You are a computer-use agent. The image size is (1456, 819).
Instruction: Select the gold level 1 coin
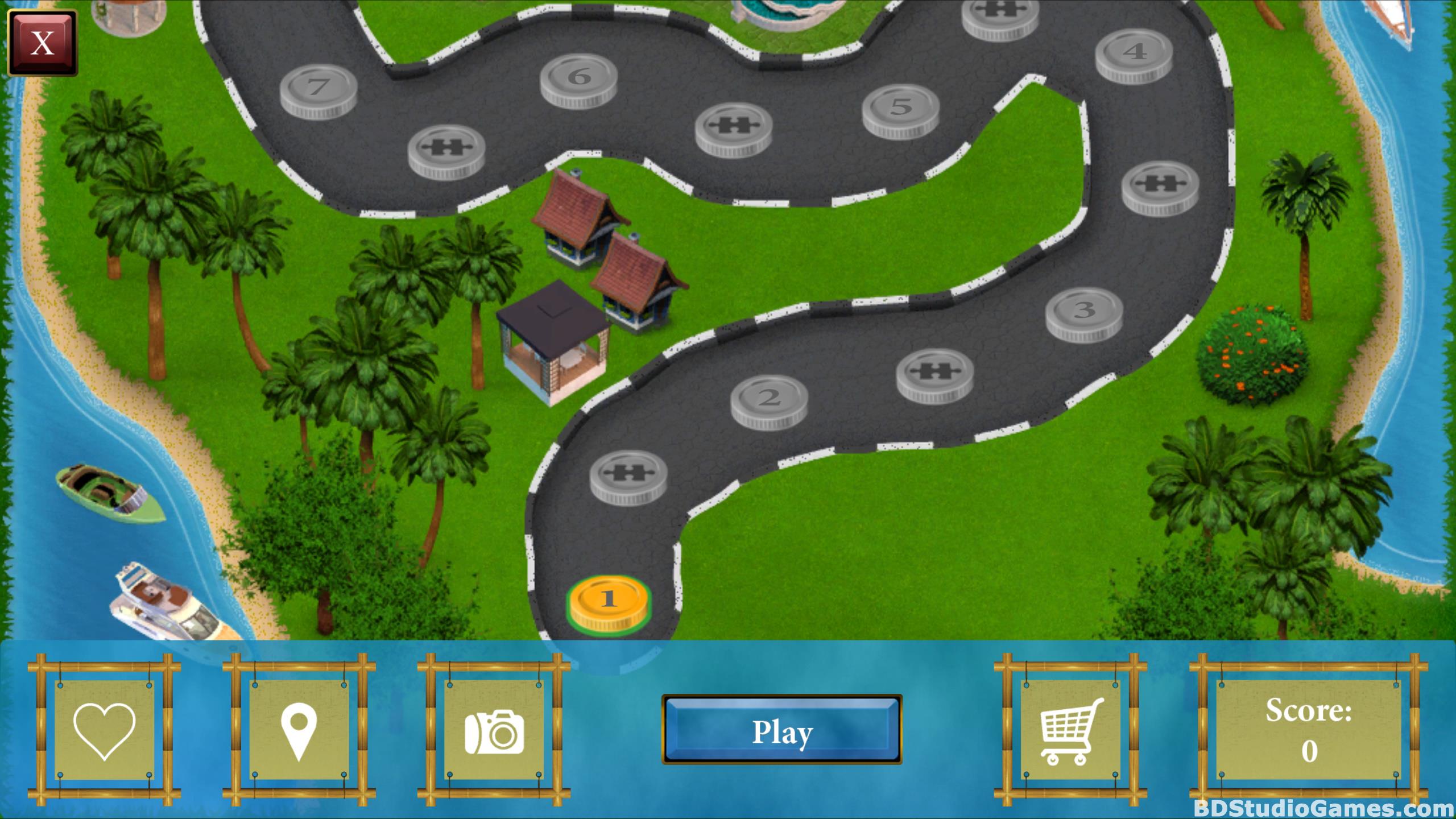coord(609,601)
